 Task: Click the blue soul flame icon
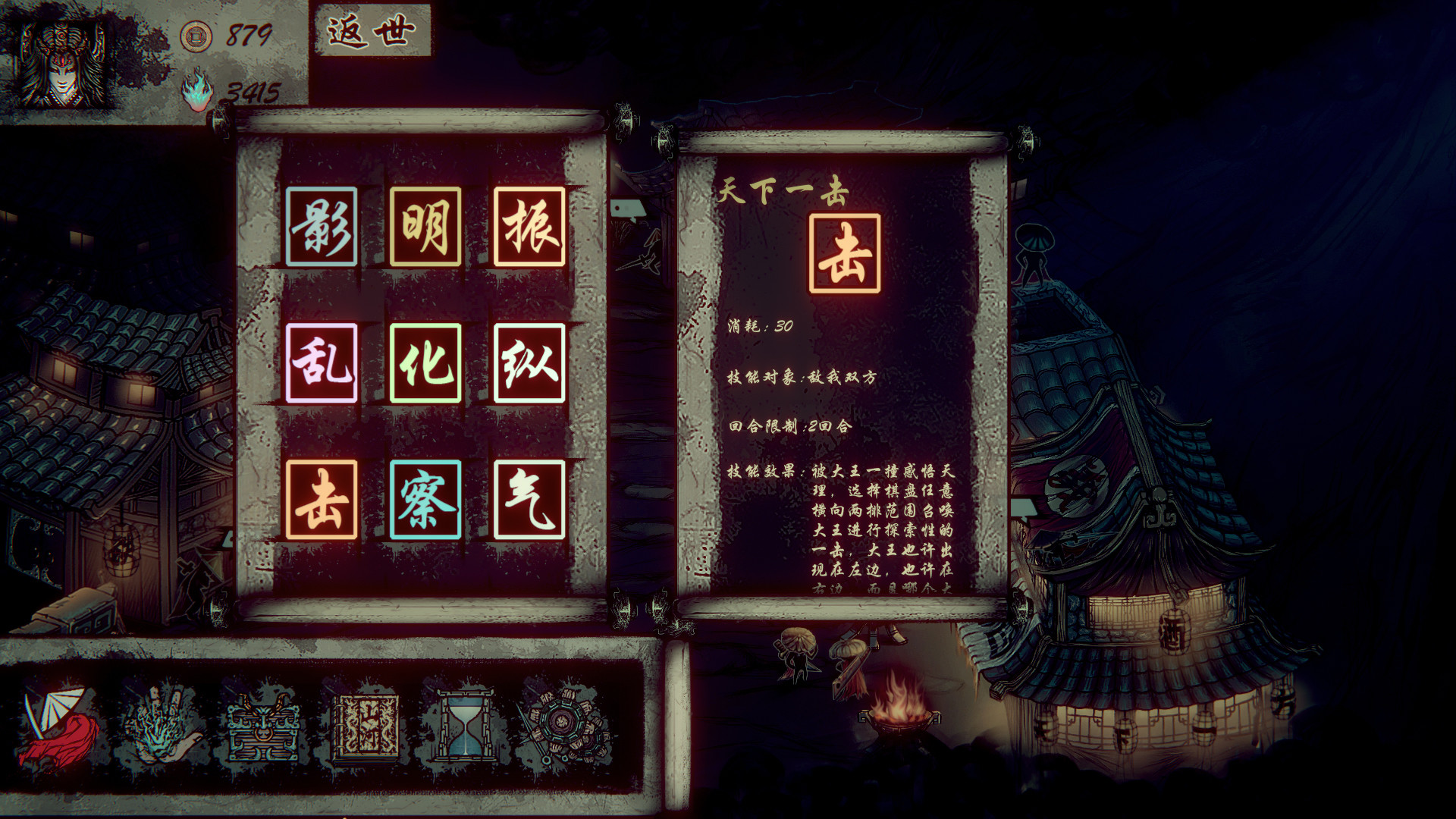(x=196, y=91)
